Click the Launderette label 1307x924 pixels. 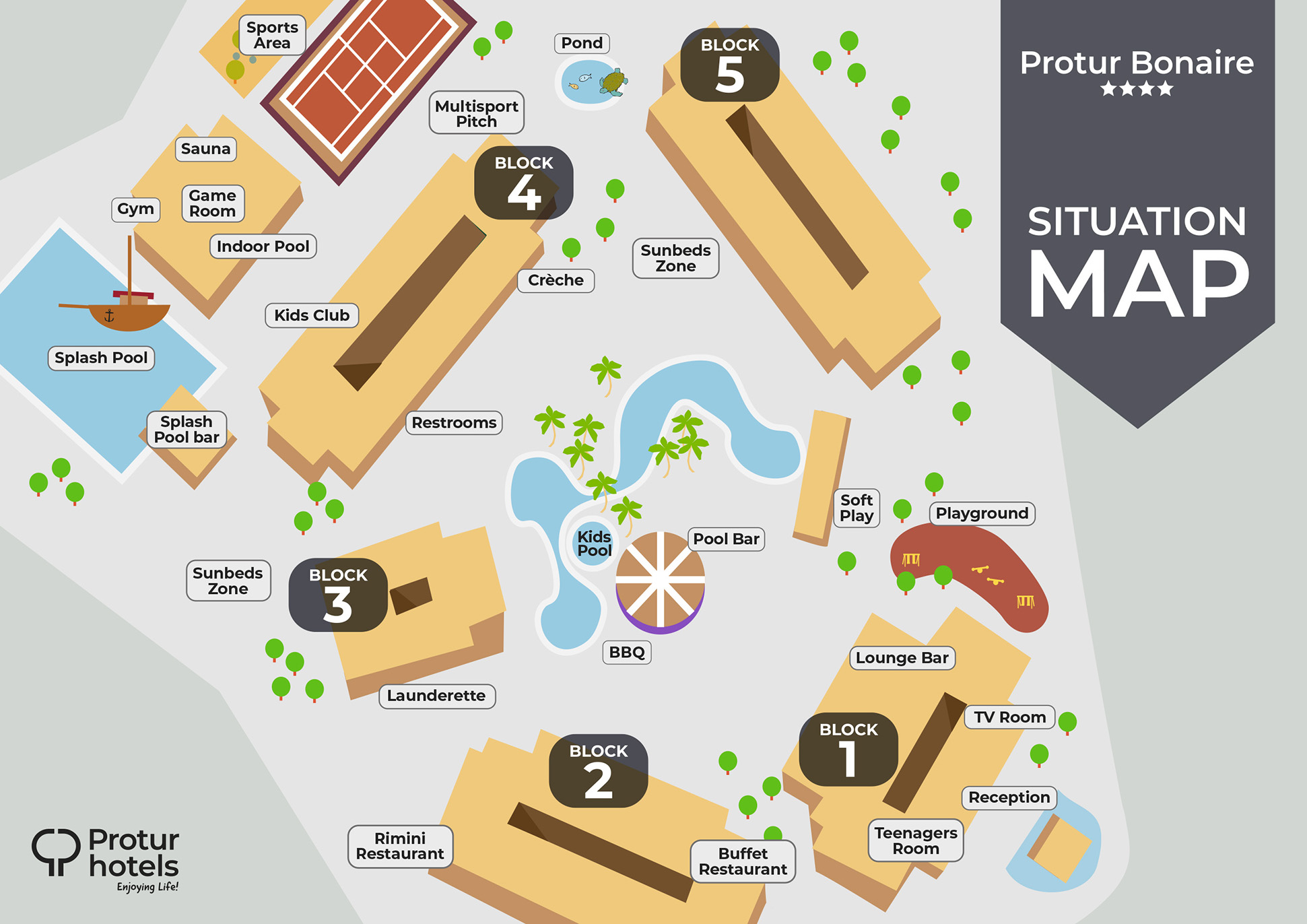(x=436, y=696)
